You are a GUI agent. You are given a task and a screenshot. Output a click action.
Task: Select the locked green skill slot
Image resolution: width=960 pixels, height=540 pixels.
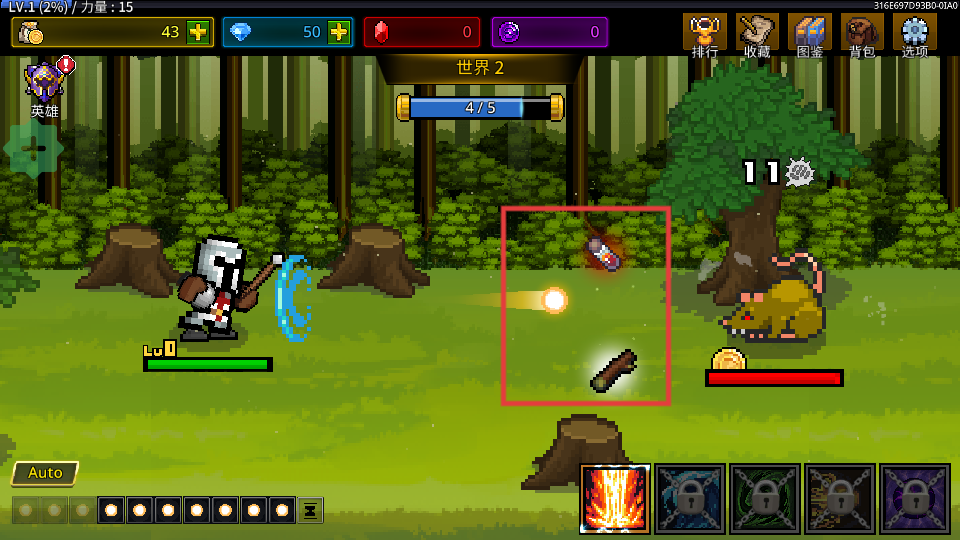click(765, 498)
